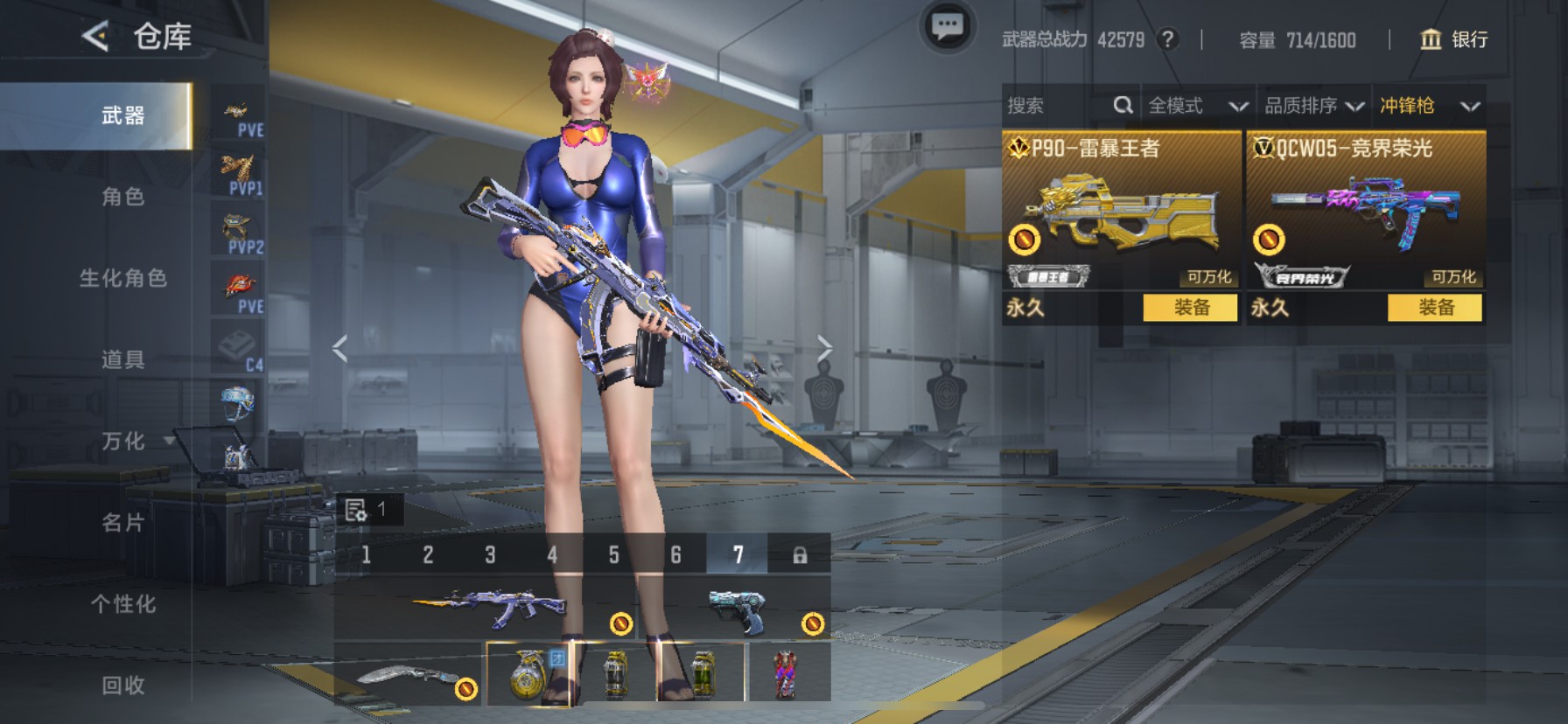
Task: Open the 冲锋枪 weapon type dropdown
Action: point(1429,106)
